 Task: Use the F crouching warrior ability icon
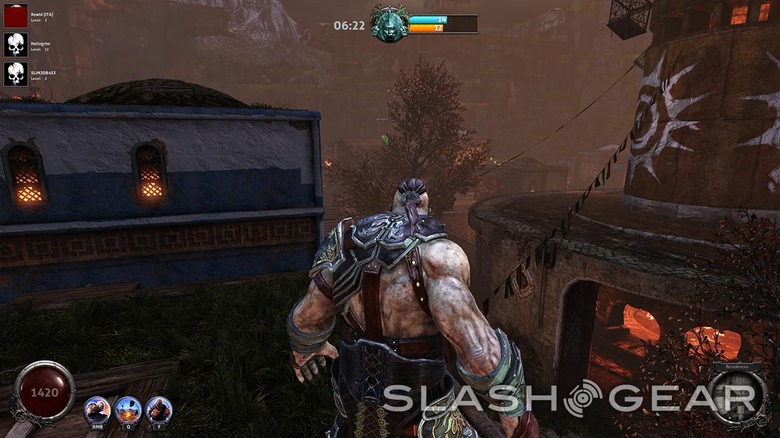click(158, 409)
